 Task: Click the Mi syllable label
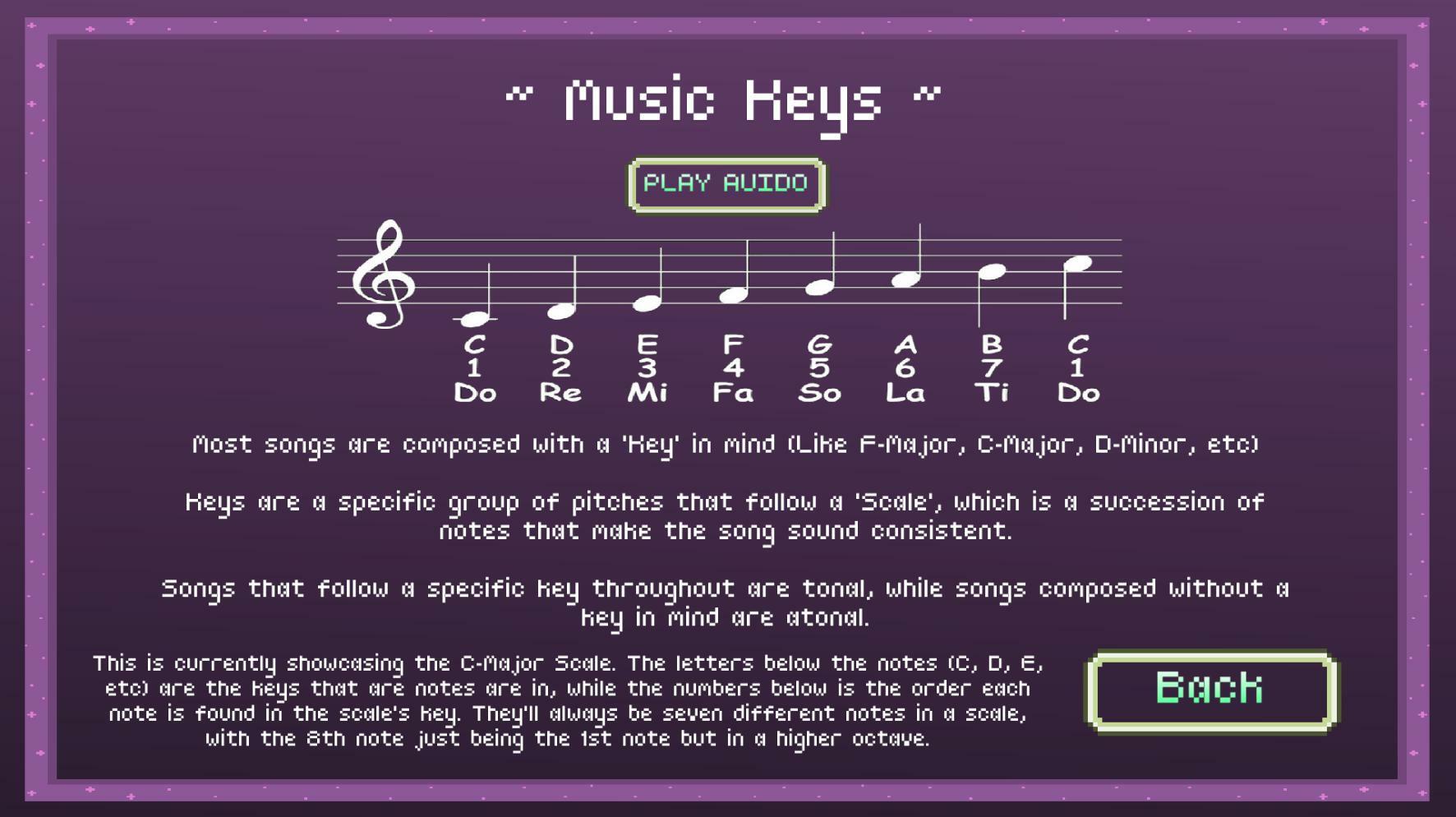tap(648, 393)
